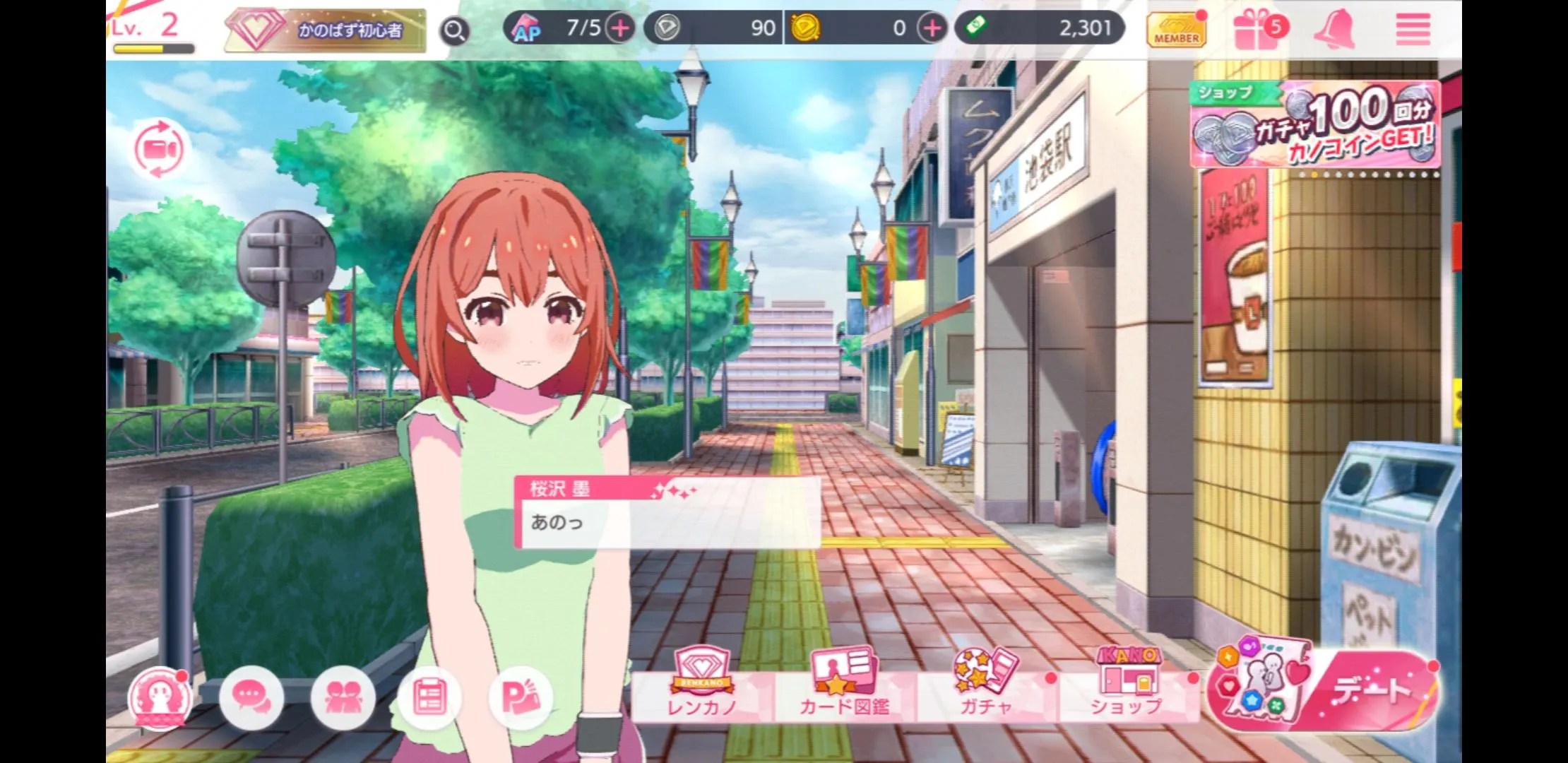Open the hamburger main menu
This screenshot has width=1568, height=763.
[1413, 30]
